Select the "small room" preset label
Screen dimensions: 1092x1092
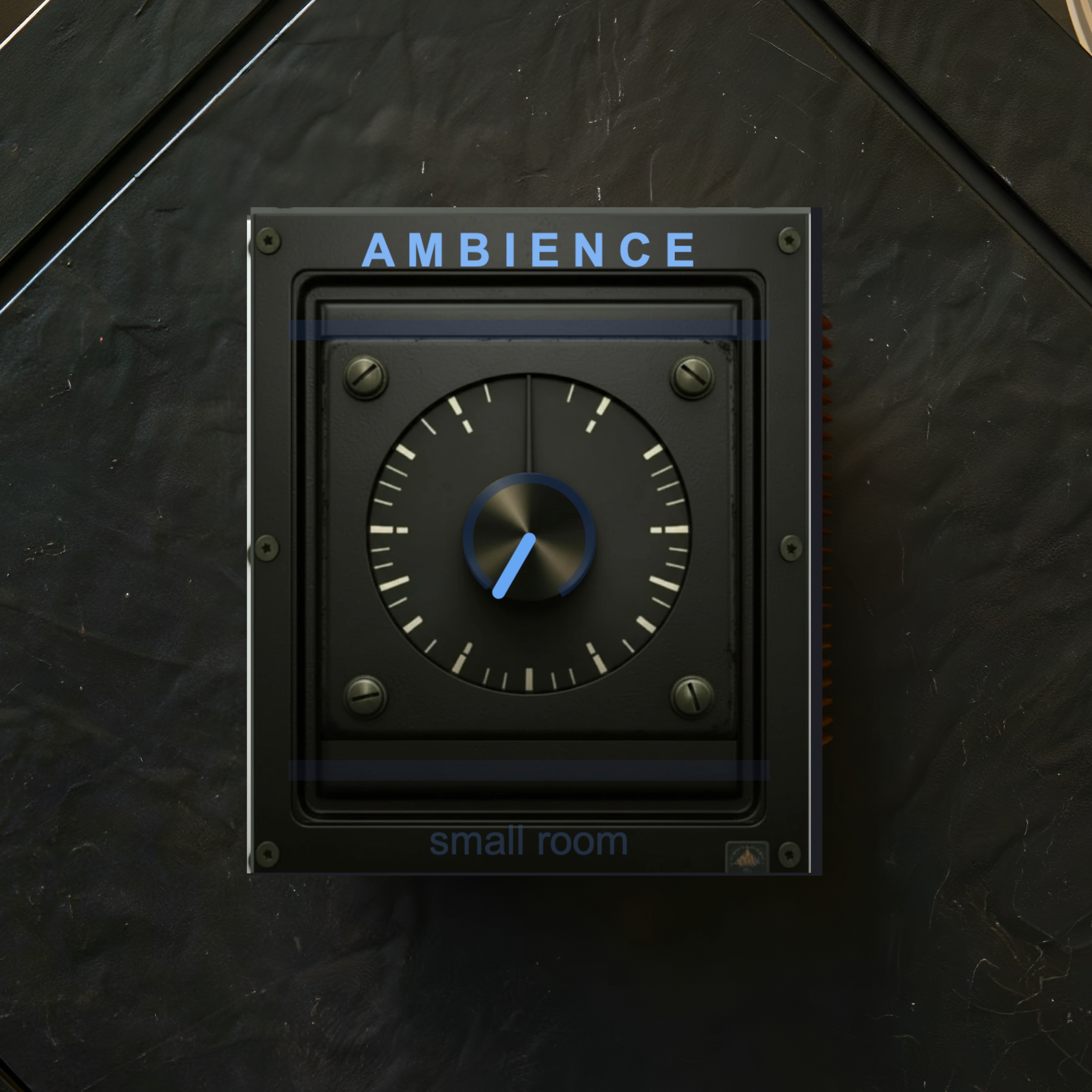[x=528, y=842]
